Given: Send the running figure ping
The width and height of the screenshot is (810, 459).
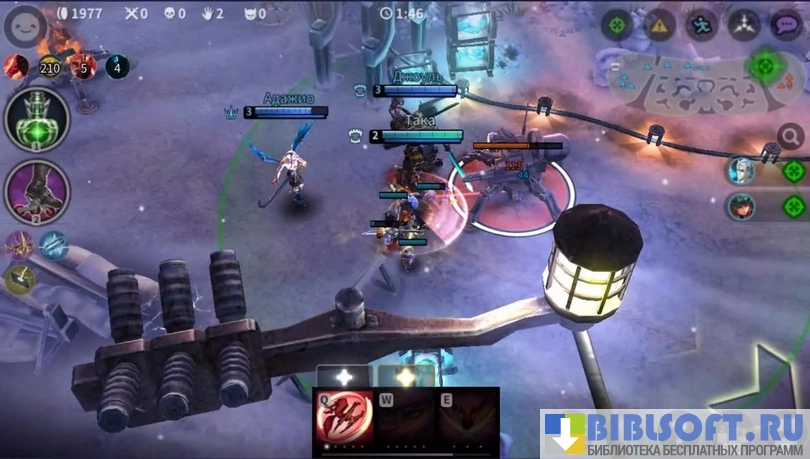Looking at the screenshot, I should [702, 24].
